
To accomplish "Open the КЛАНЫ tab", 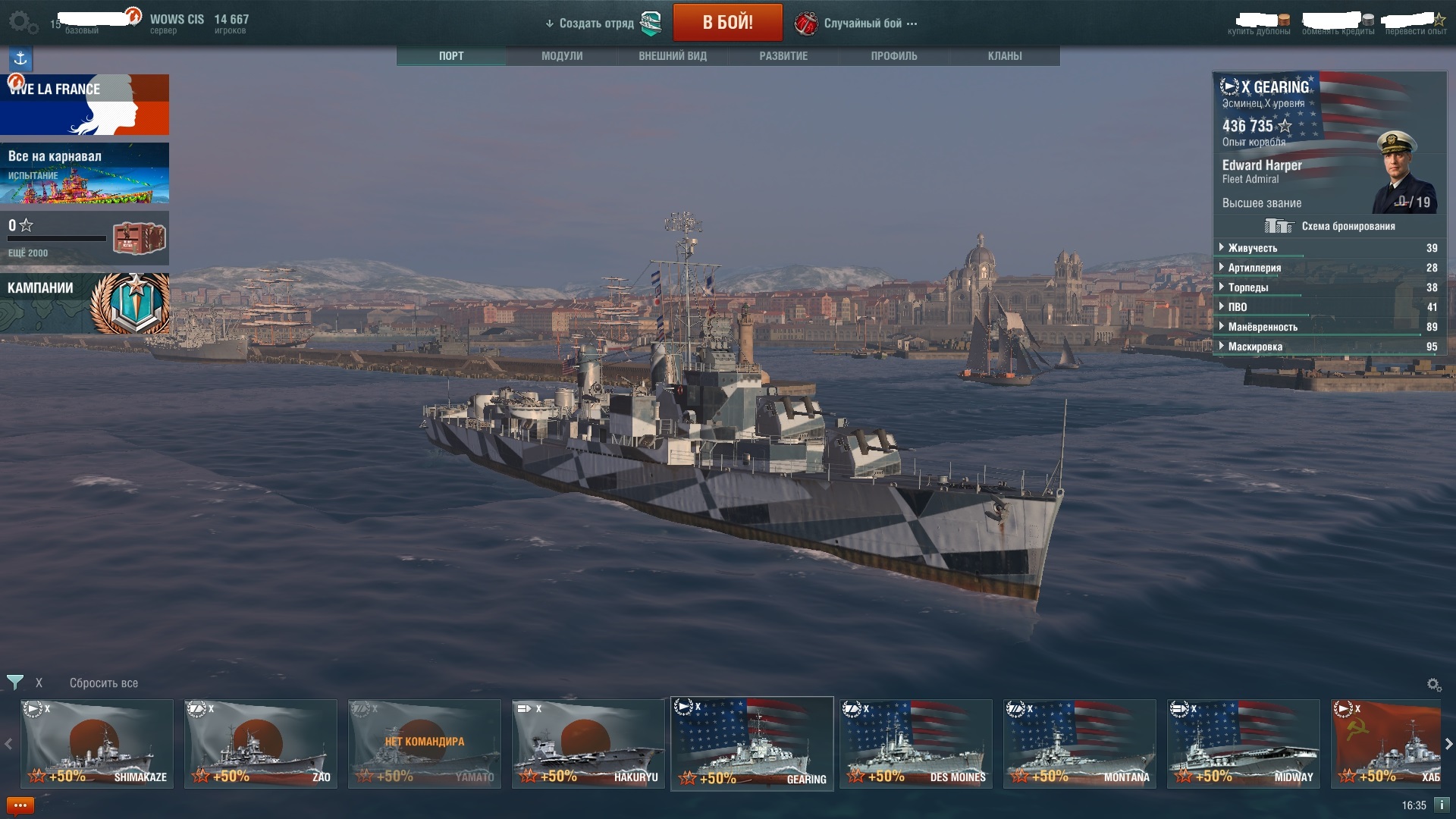I will [x=1005, y=56].
